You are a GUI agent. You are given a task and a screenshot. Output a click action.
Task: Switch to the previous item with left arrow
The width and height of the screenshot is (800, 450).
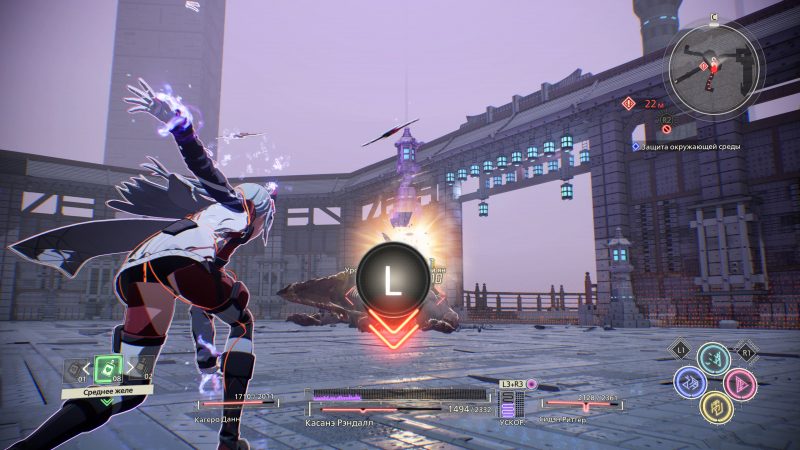88,367
